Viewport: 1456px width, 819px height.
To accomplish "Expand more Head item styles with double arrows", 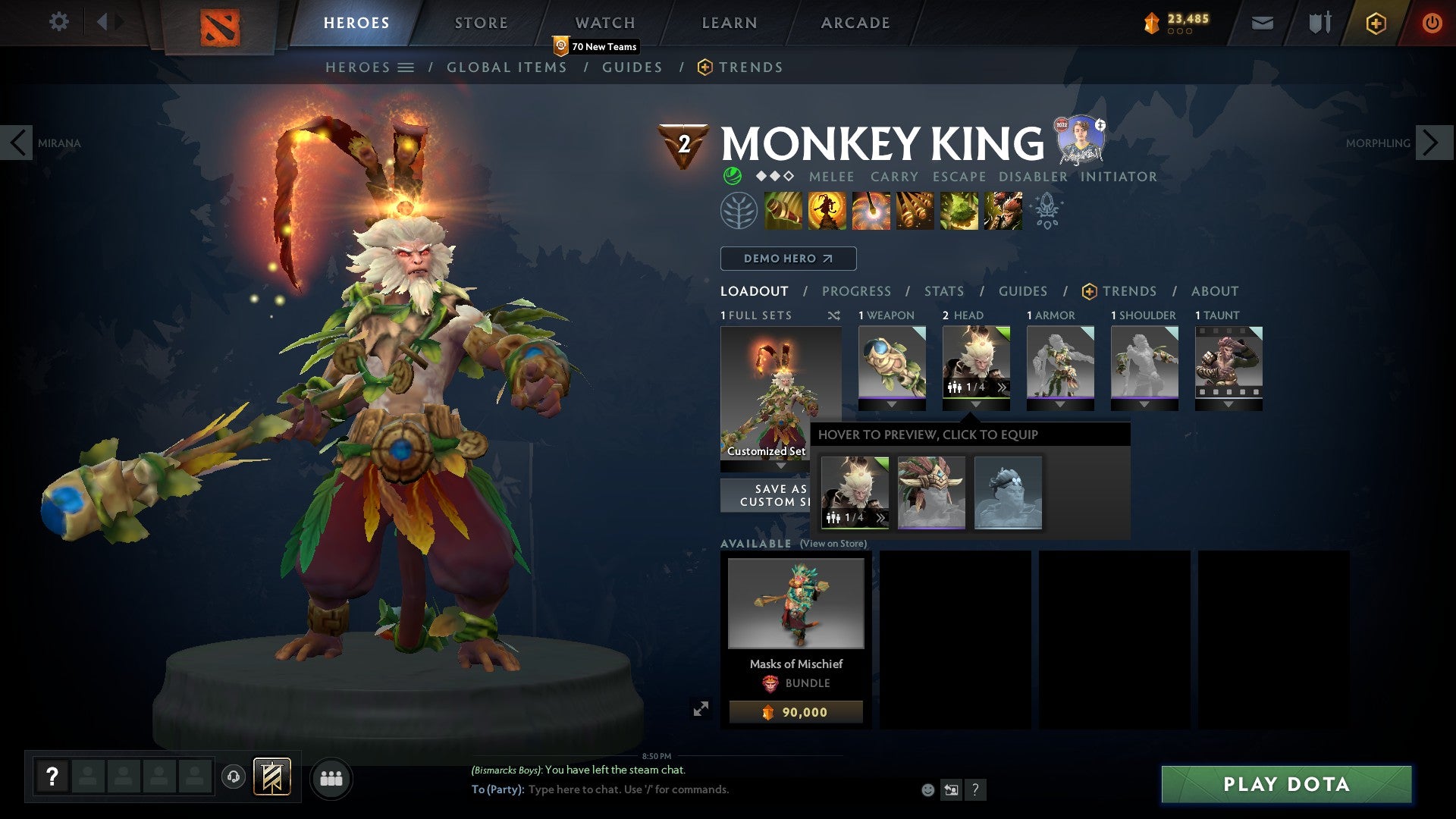I will pyautogui.click(x=1002, y=388).
